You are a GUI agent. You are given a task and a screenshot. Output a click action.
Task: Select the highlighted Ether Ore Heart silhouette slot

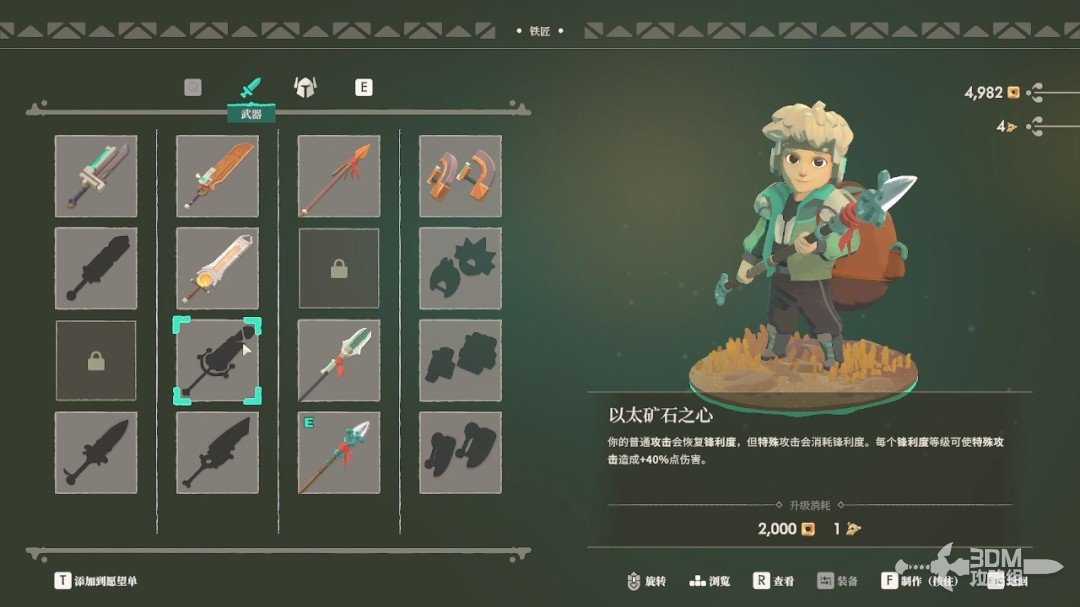coord(217,360)
